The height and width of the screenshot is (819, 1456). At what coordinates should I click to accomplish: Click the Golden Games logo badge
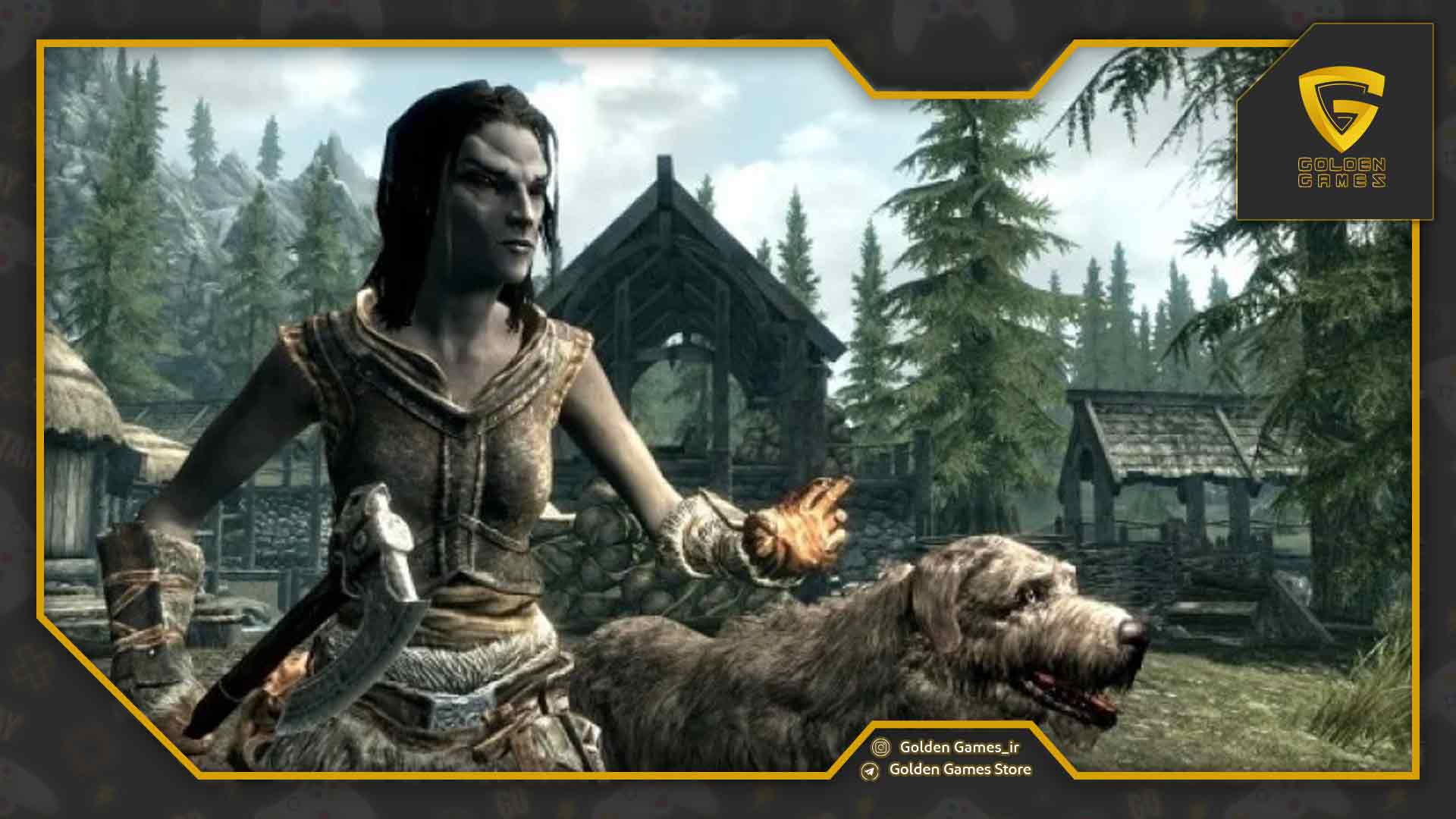pyautogui.click(x=1341, y=125)
